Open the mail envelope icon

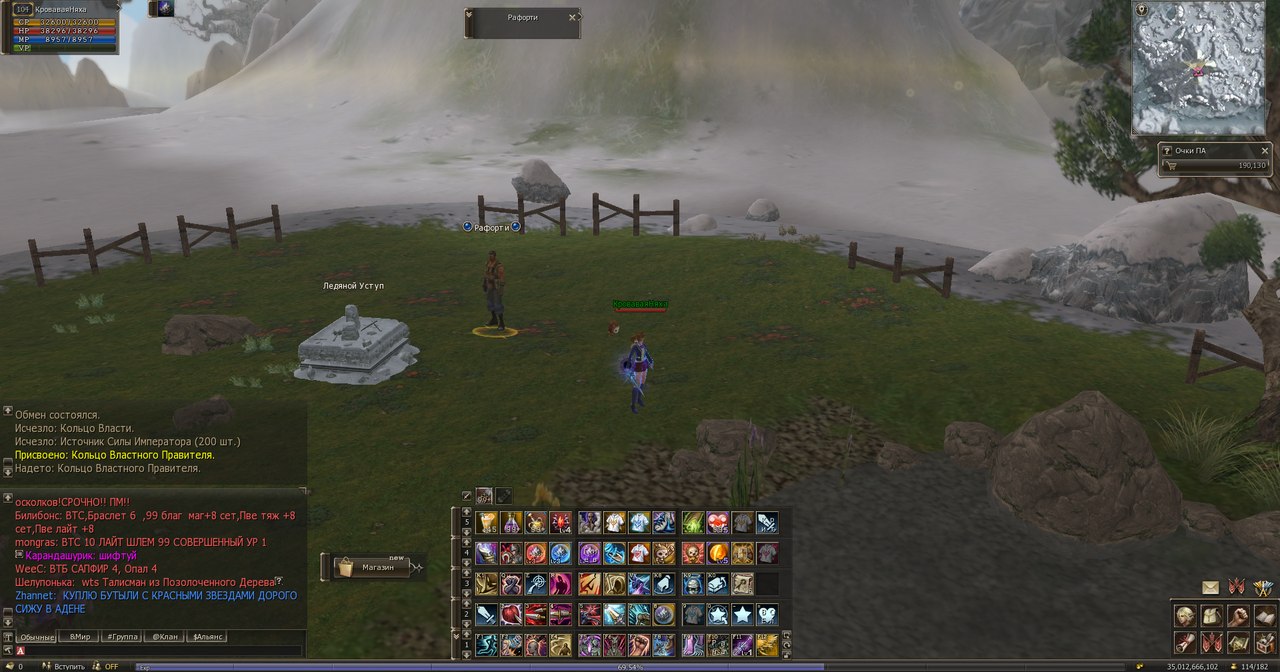coord(1210,588)
